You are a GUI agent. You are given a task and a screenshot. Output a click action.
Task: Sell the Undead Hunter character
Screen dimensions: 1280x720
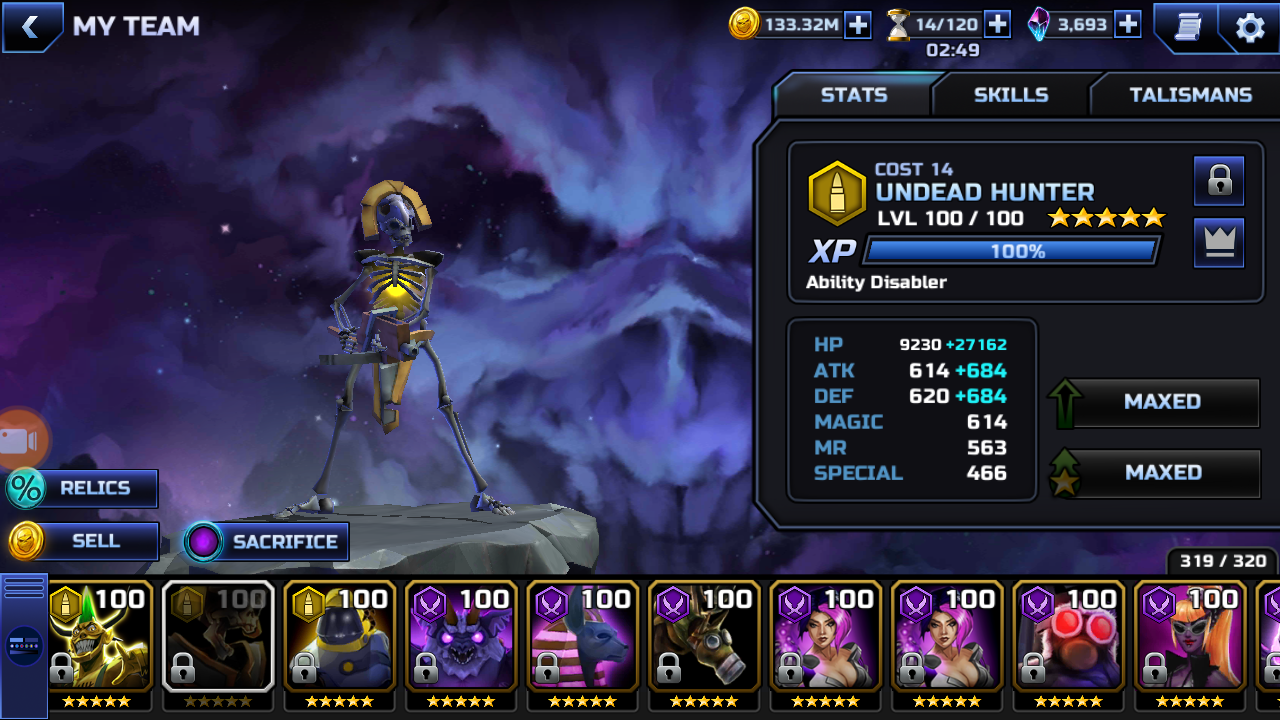83,541
